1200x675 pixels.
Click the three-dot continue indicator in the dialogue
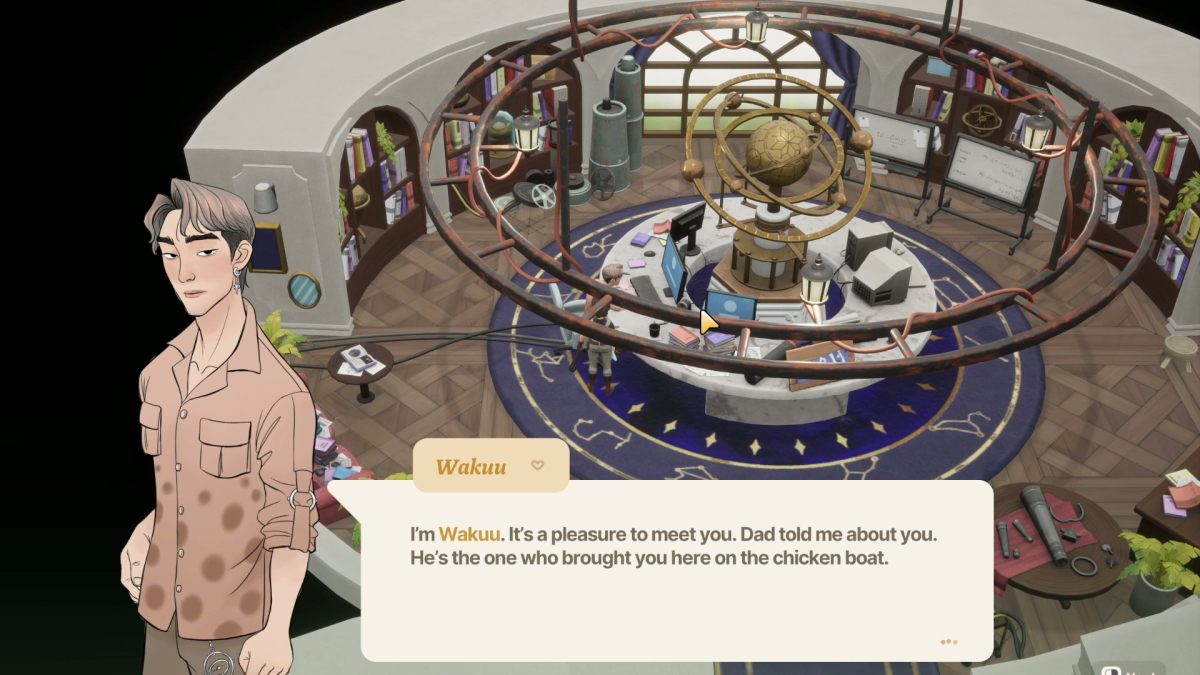tap(948, 642)
